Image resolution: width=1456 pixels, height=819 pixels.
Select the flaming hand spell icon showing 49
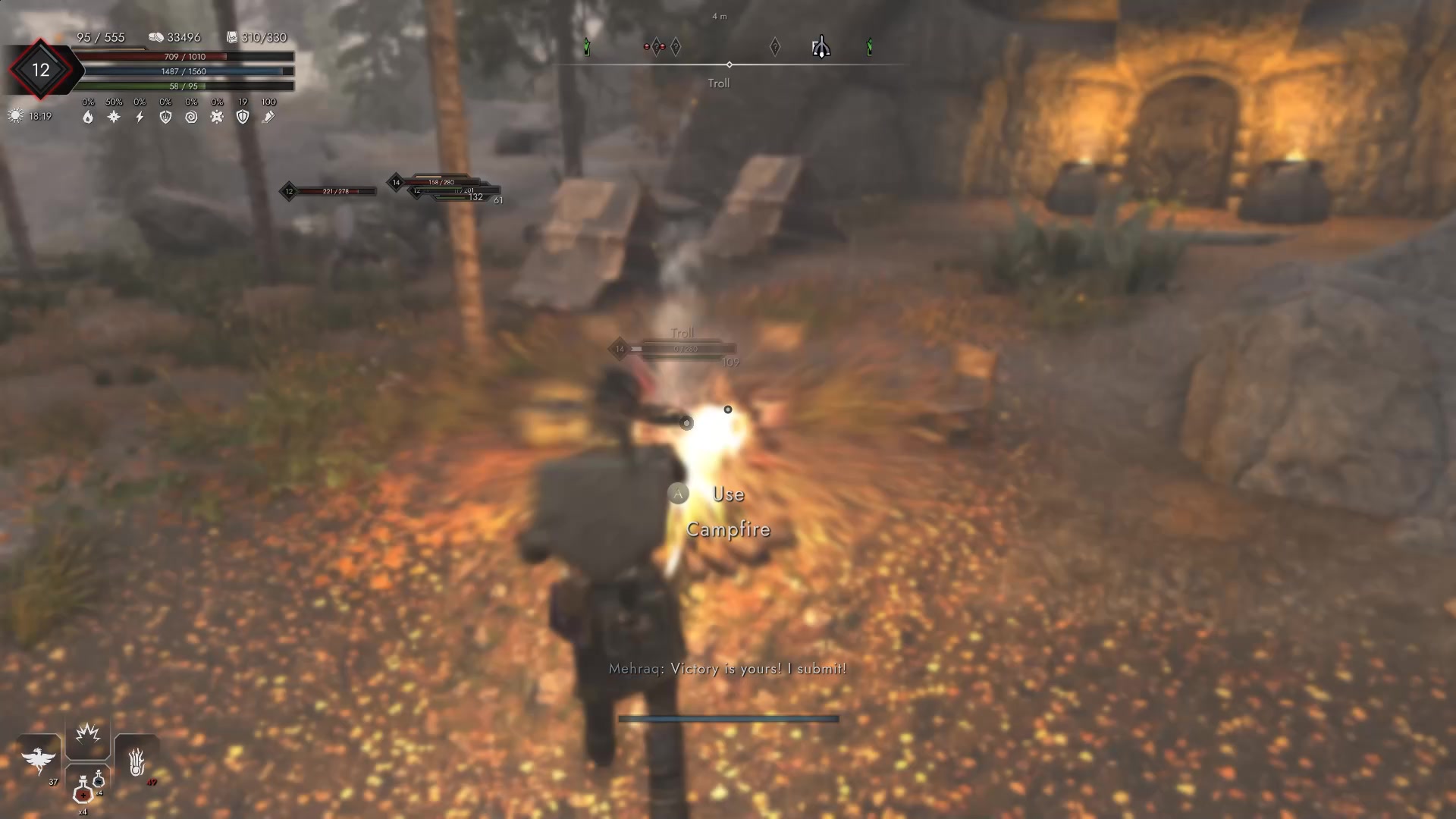[136, 760]
